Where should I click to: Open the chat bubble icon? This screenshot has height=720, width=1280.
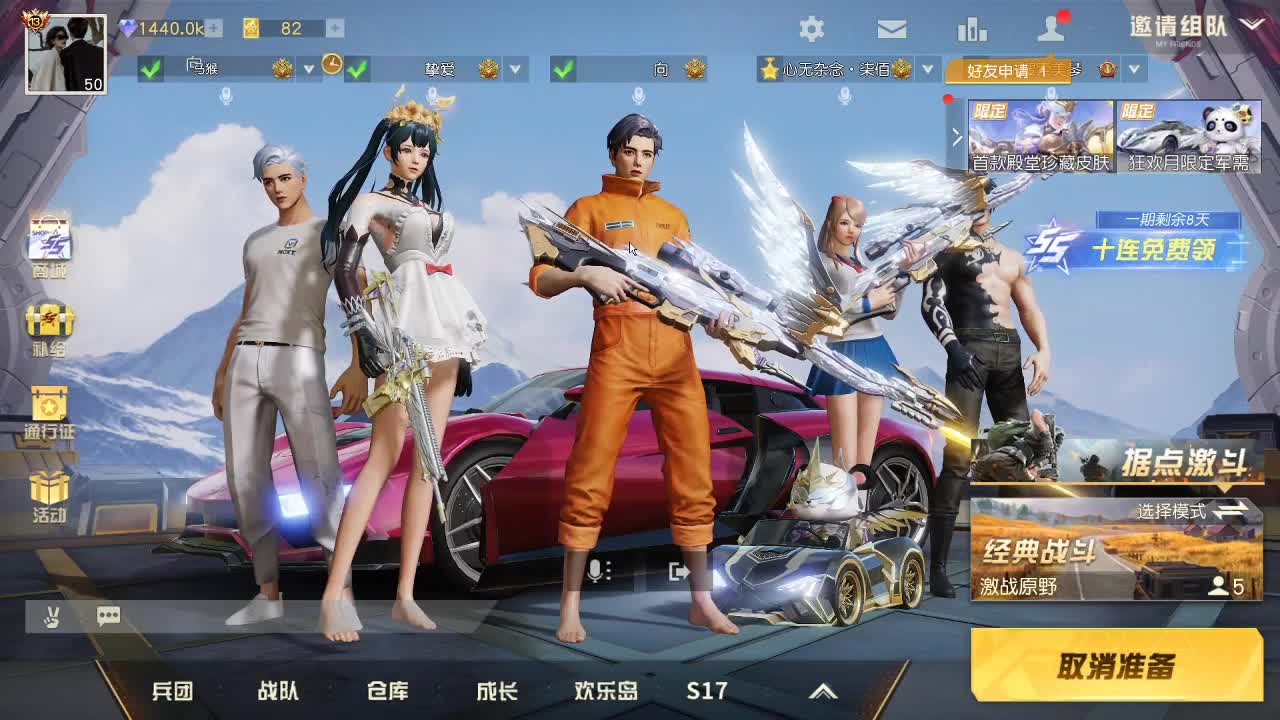pyautogui.click(x=108, y=616)
